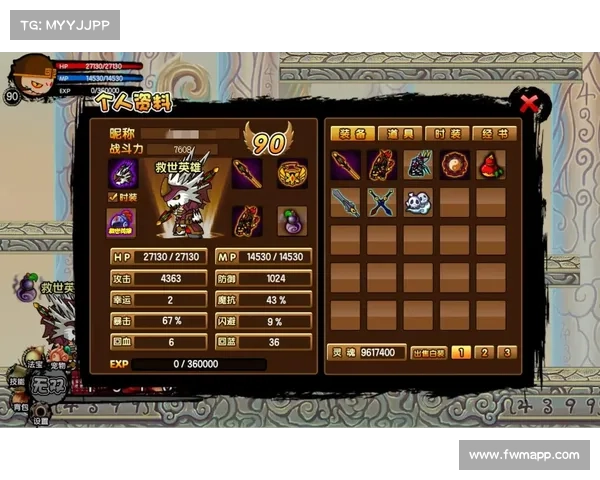Go to inventory page 2
The image size is (600, 480).
click(484, 352)
